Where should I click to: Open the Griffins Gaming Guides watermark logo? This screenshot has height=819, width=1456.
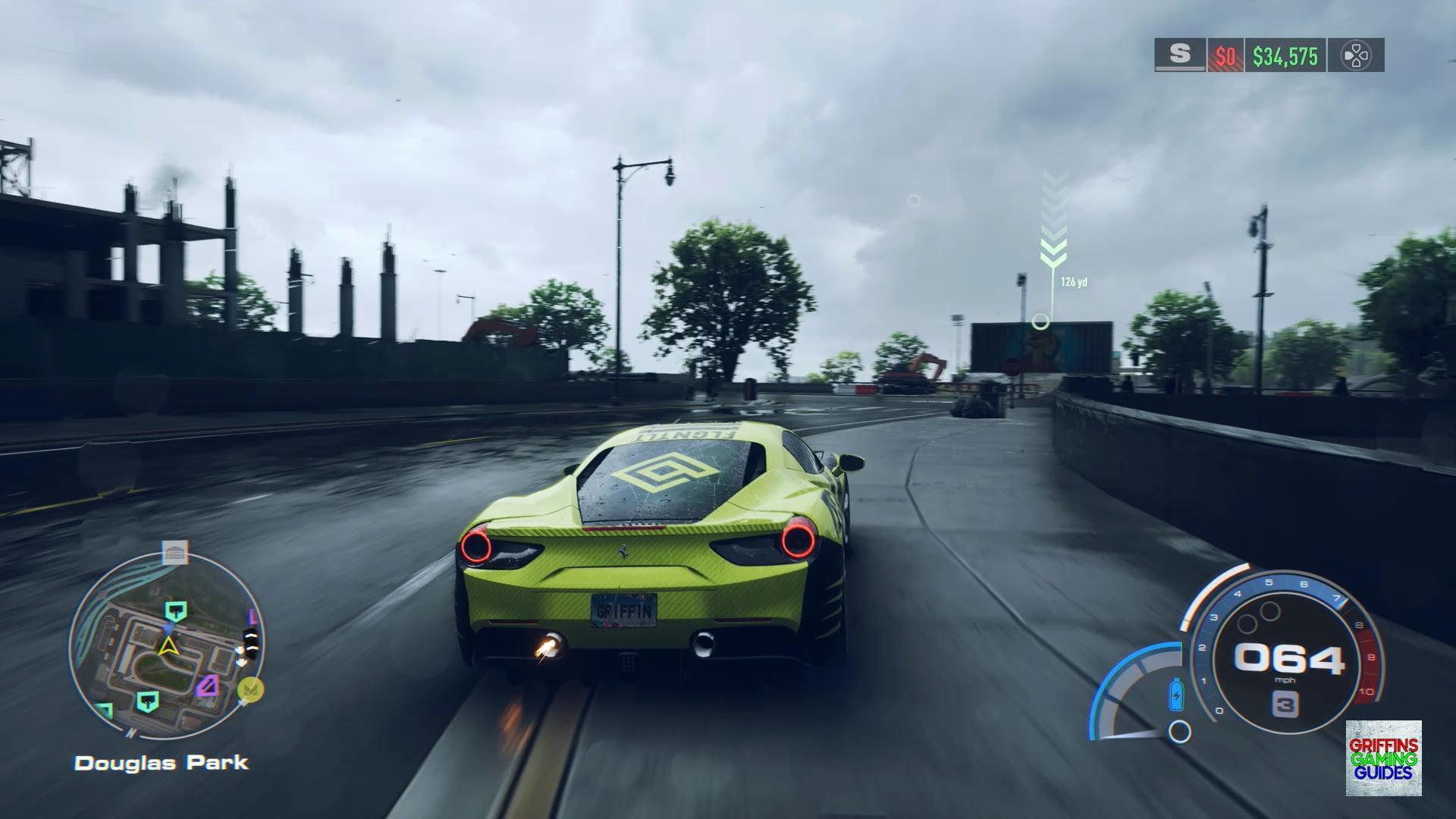tap(1383, 758)
